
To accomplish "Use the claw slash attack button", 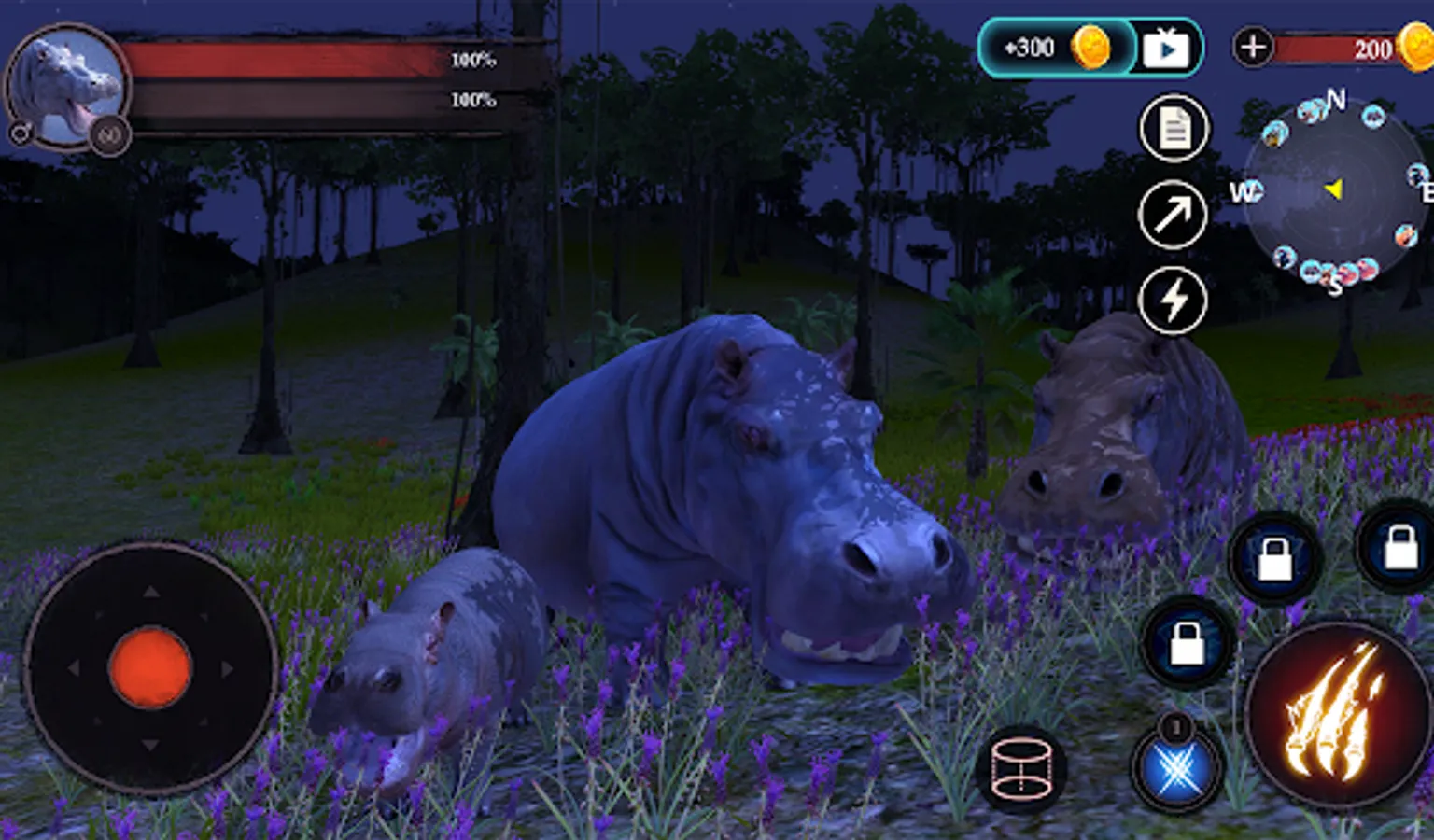I will click(x=1336, y=714).
